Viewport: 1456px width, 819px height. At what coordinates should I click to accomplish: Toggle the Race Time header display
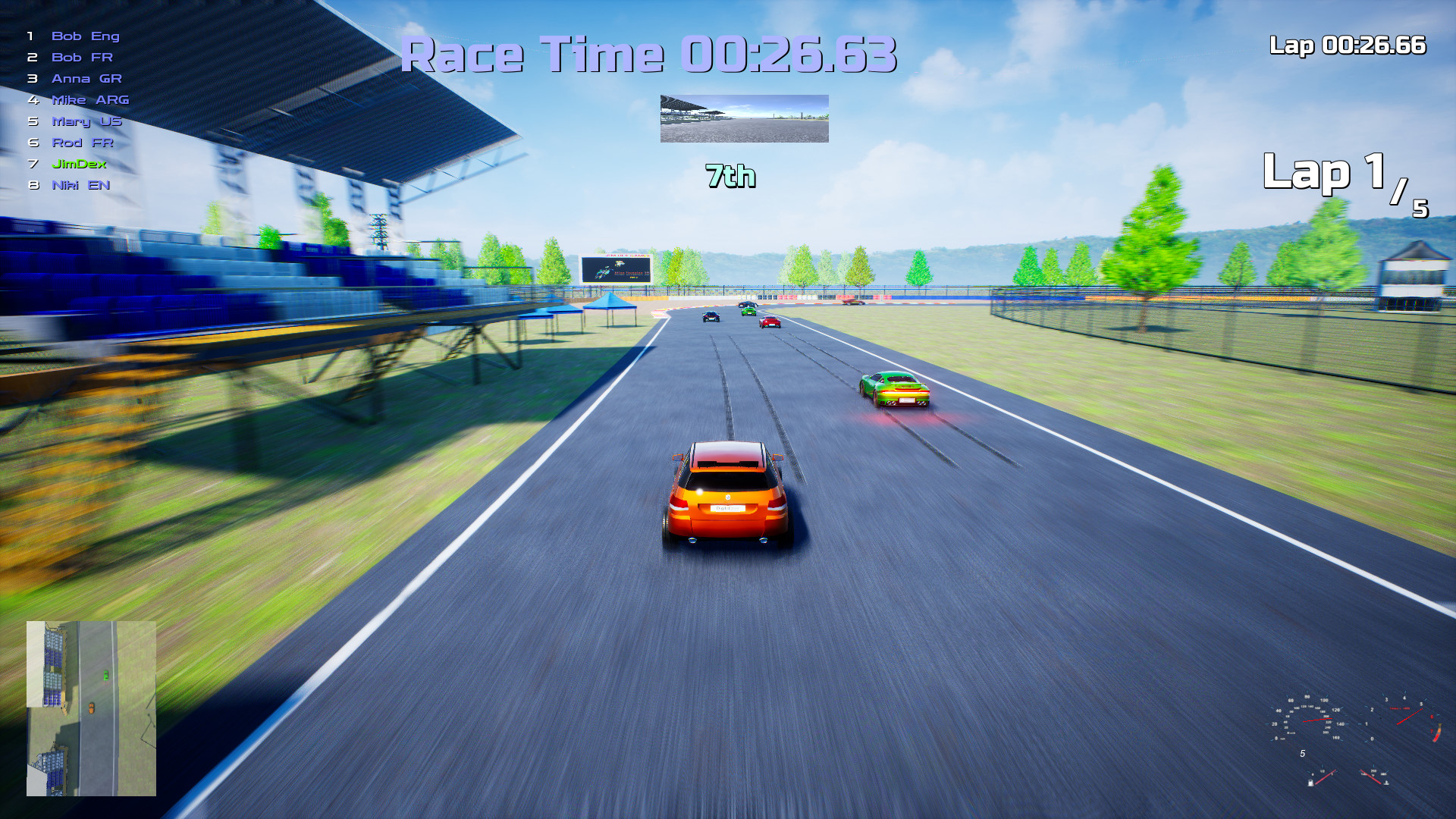[651, 53]
